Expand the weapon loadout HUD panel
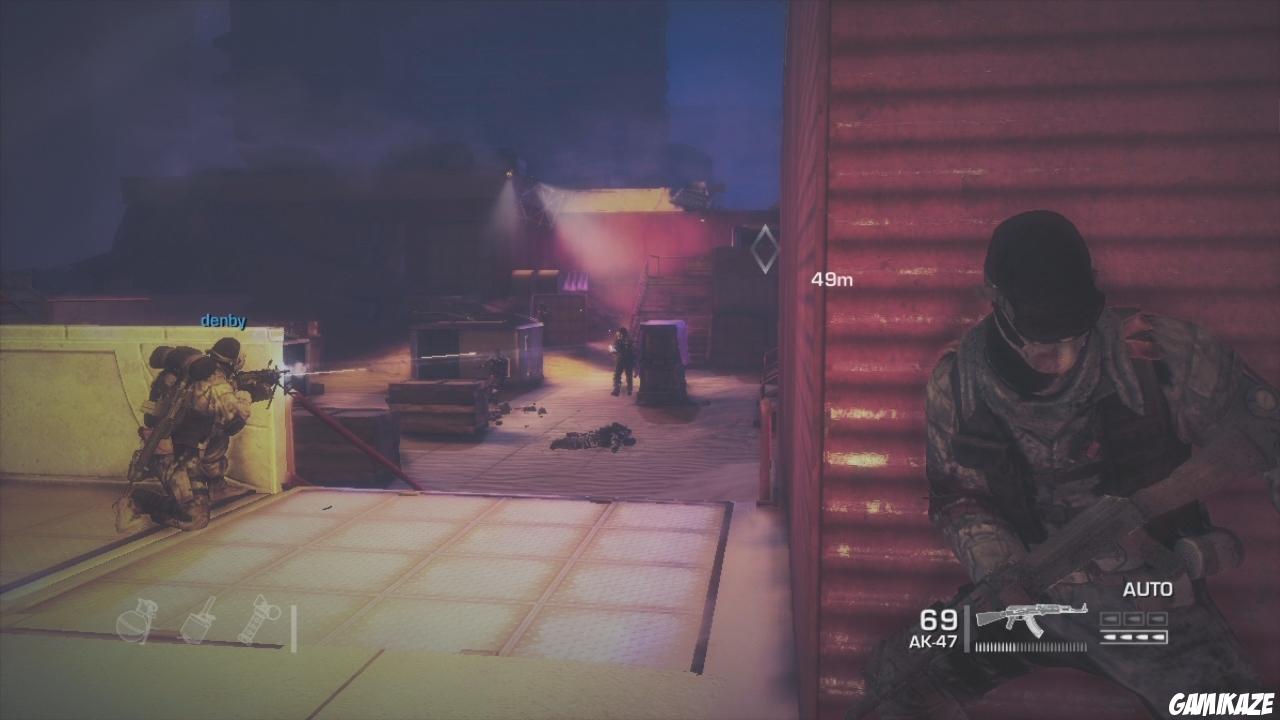1280x720 pixels. click(x=1040, y=620)
